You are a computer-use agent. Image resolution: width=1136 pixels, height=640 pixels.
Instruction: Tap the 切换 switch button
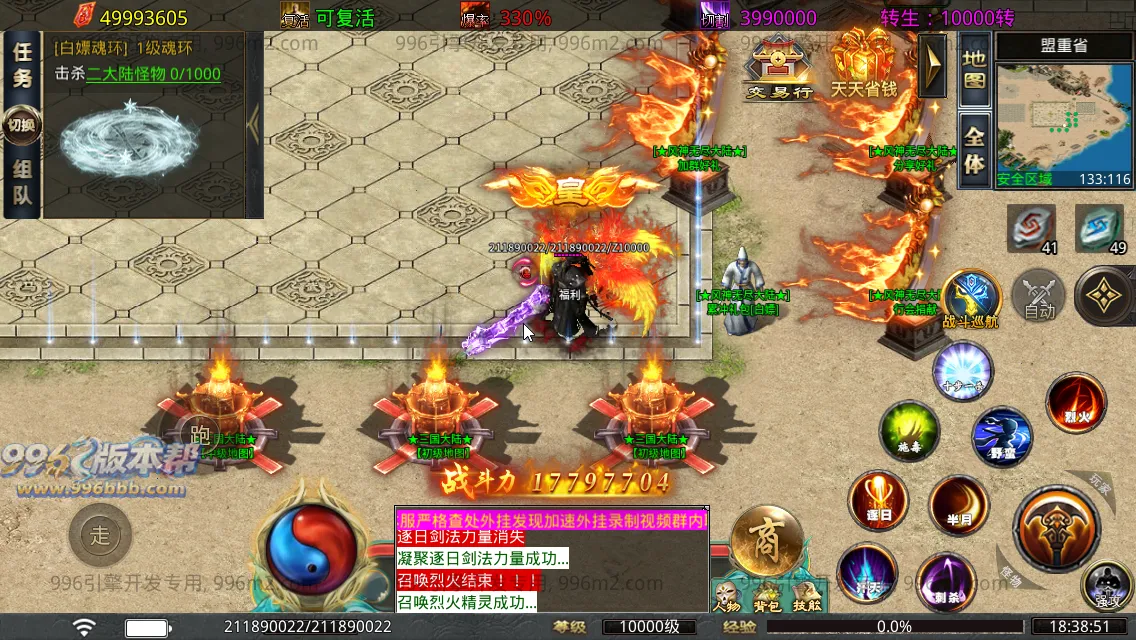[x=21, y=125]
